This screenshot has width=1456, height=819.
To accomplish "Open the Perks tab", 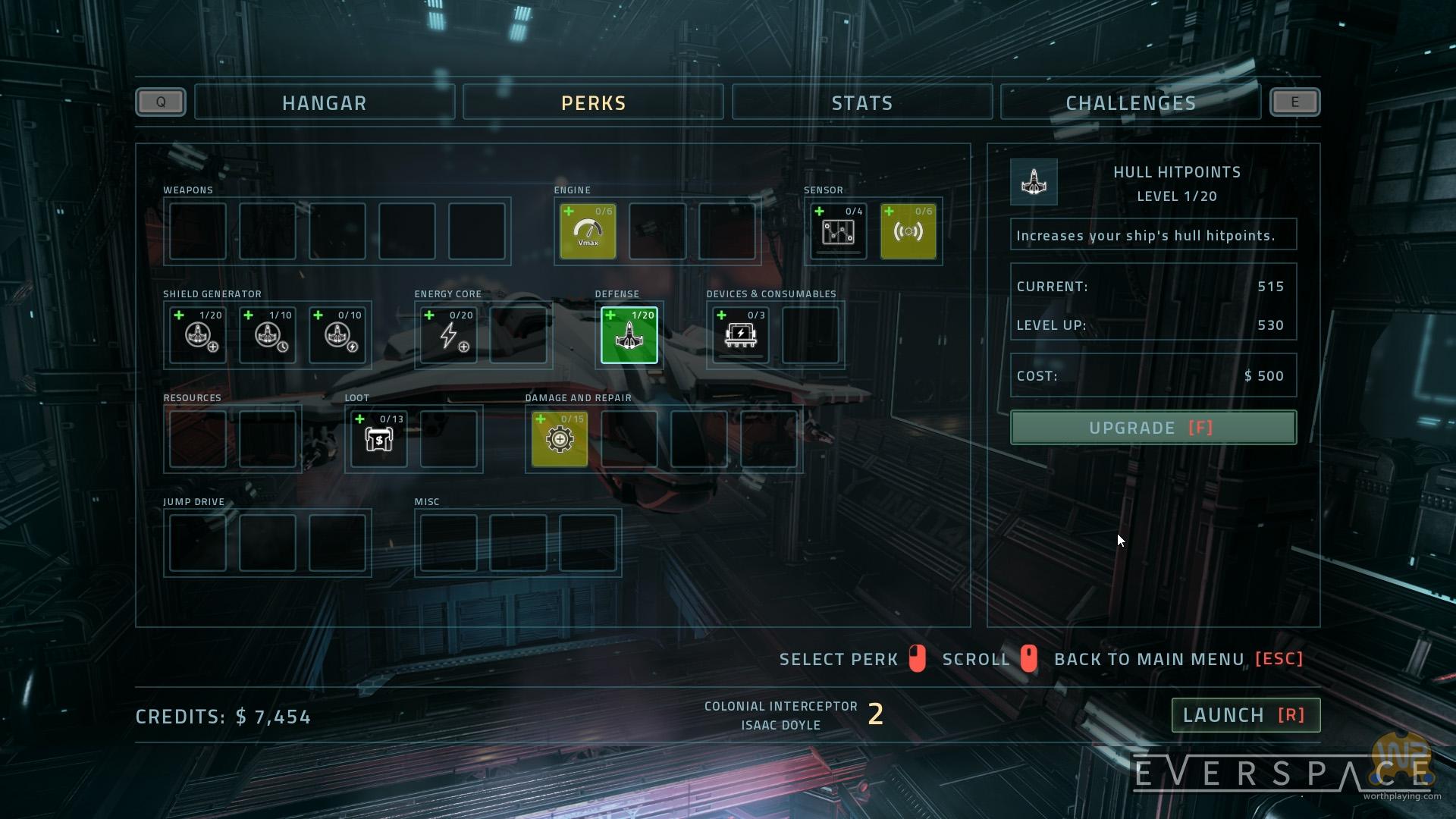I will pos(593,103).
